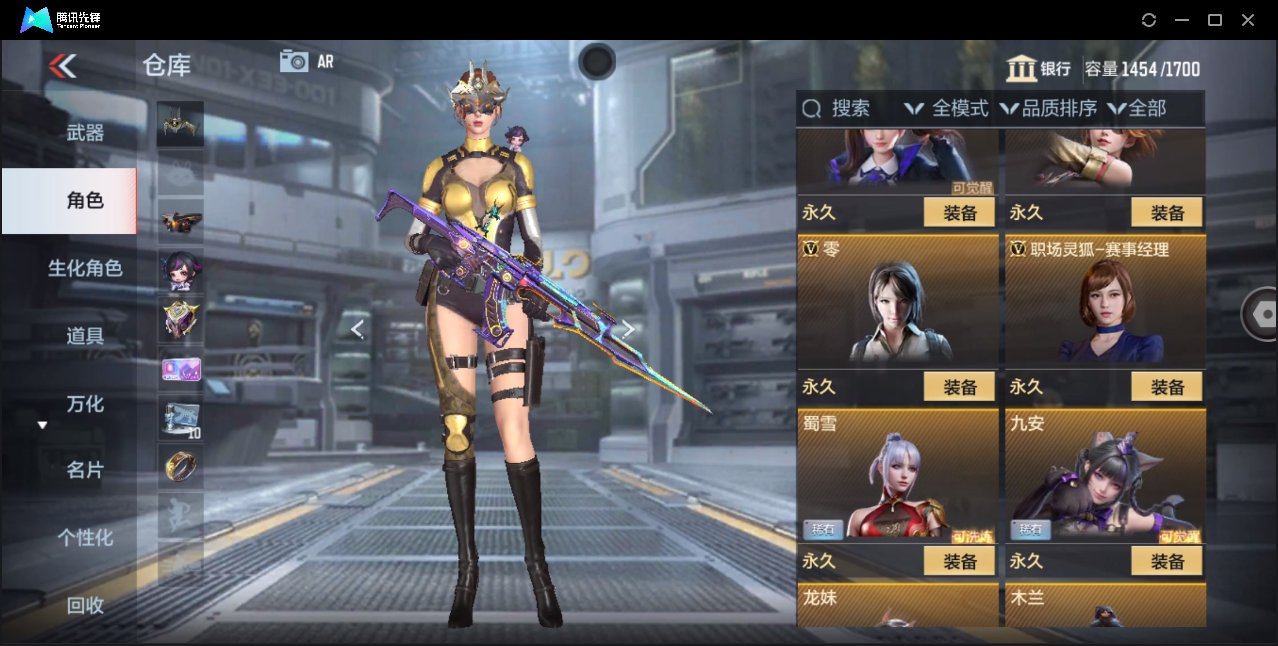This screenshot has height=646, width=1278.
Task: Select the 职场灵狐-赛事经理 character card
Action: pos(1105,302)
